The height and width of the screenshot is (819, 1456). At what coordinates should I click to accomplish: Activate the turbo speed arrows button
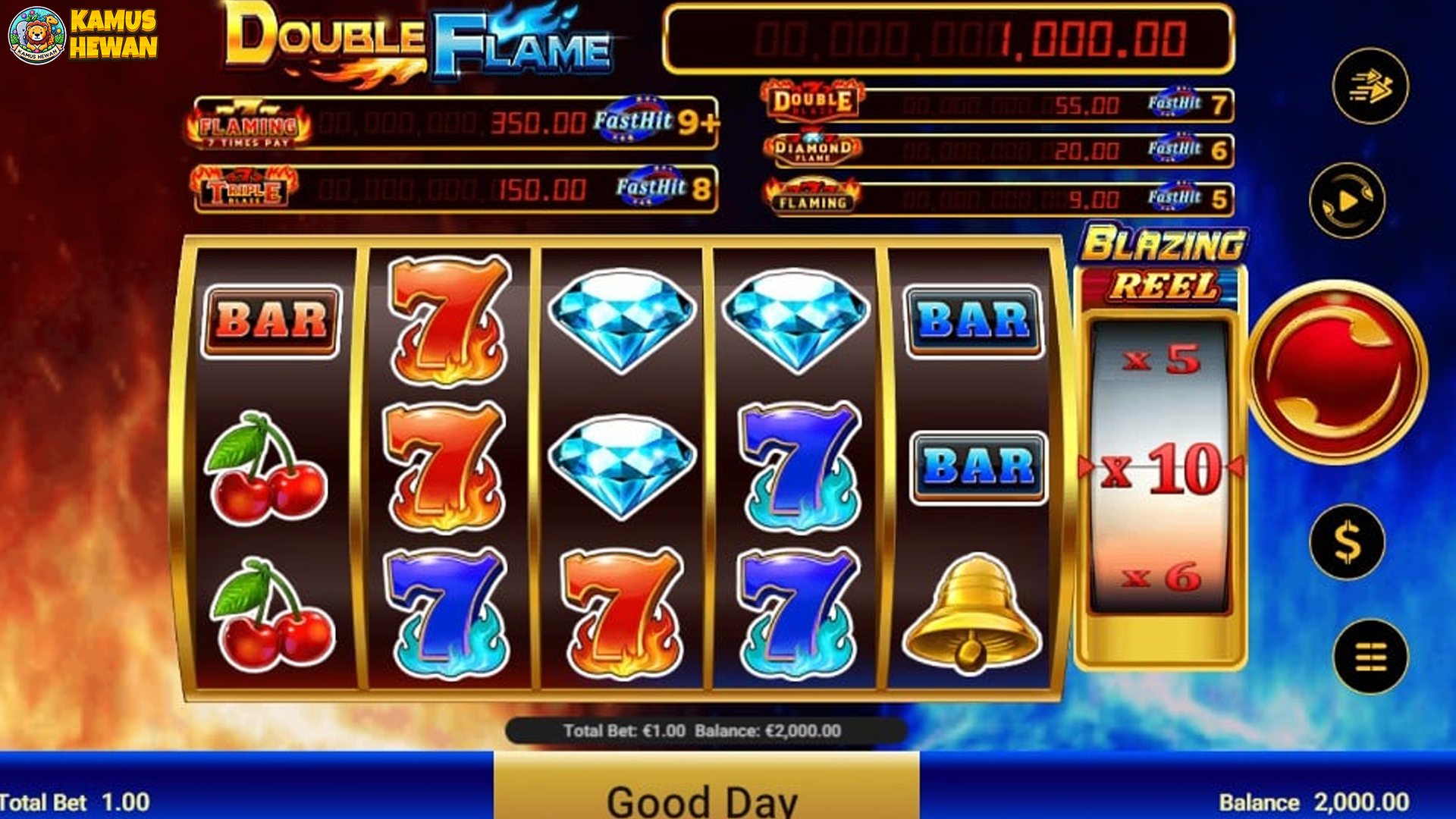click(x=1370, y=86)
